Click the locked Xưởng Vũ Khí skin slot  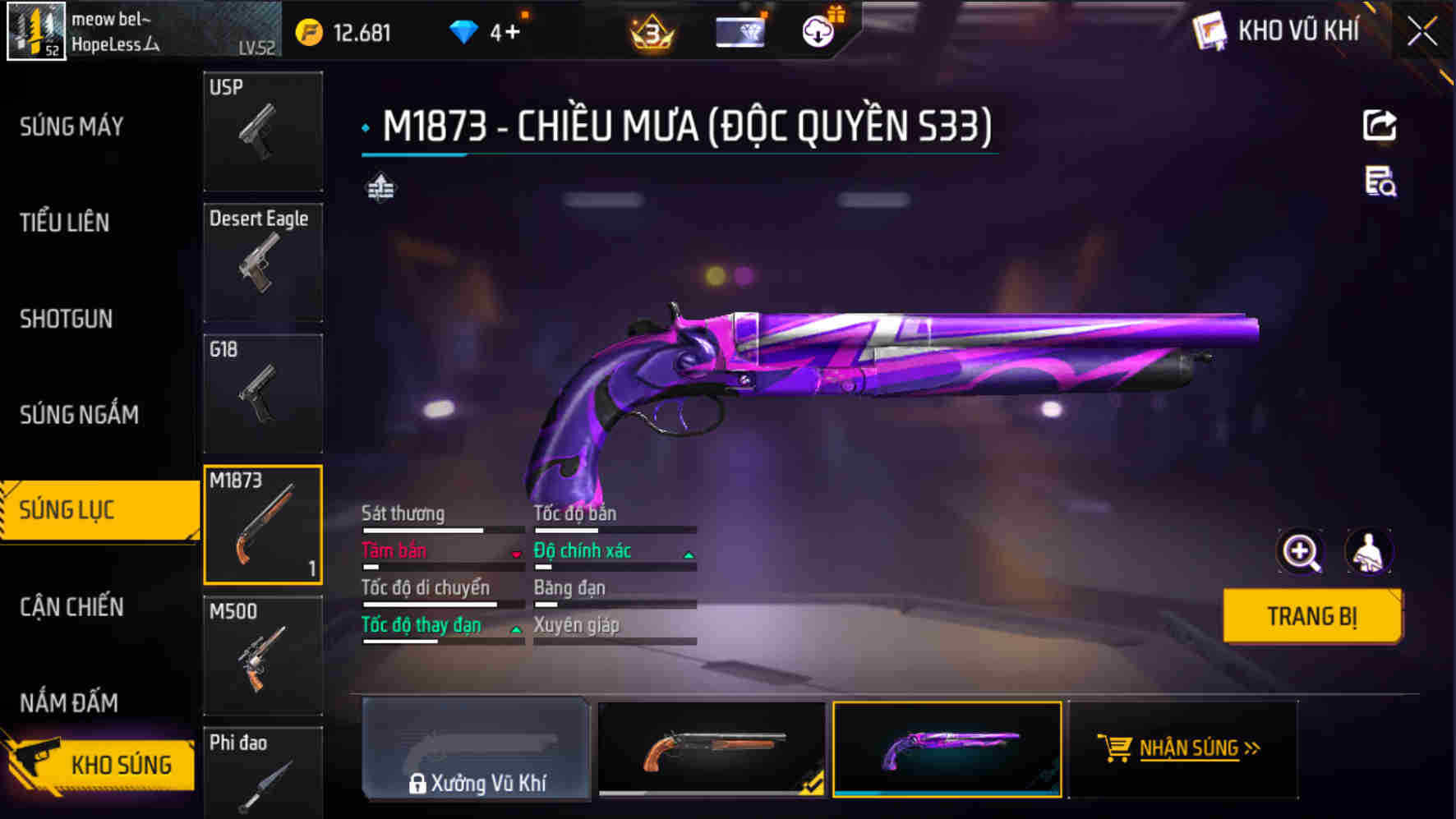475,749
